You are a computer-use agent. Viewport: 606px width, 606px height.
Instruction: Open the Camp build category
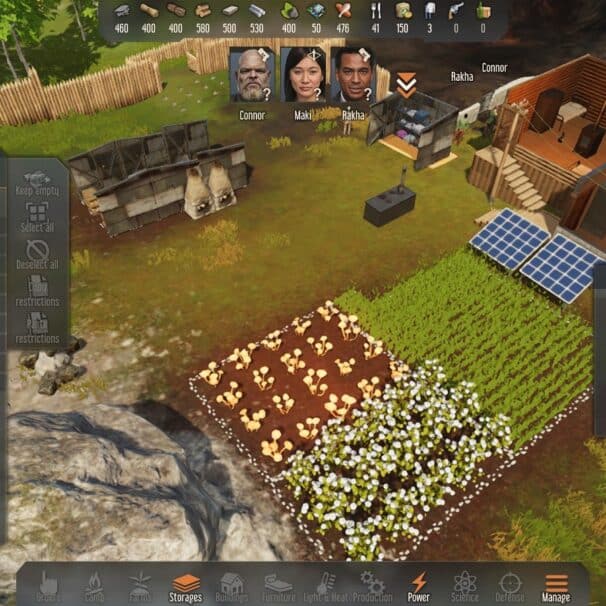(x=93, y=585)
